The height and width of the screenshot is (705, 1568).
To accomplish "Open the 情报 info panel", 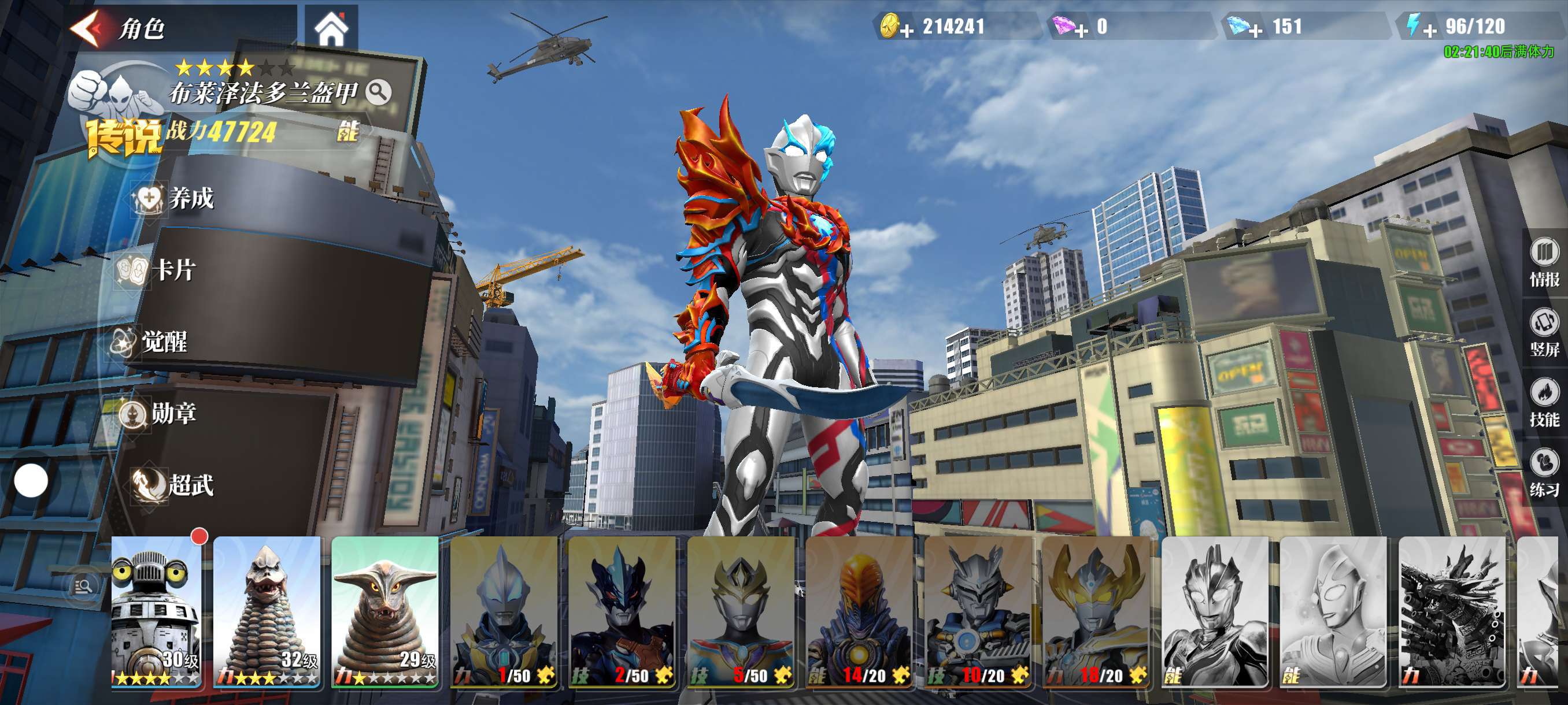I will pyautogui.click(x=1544, y=263).
